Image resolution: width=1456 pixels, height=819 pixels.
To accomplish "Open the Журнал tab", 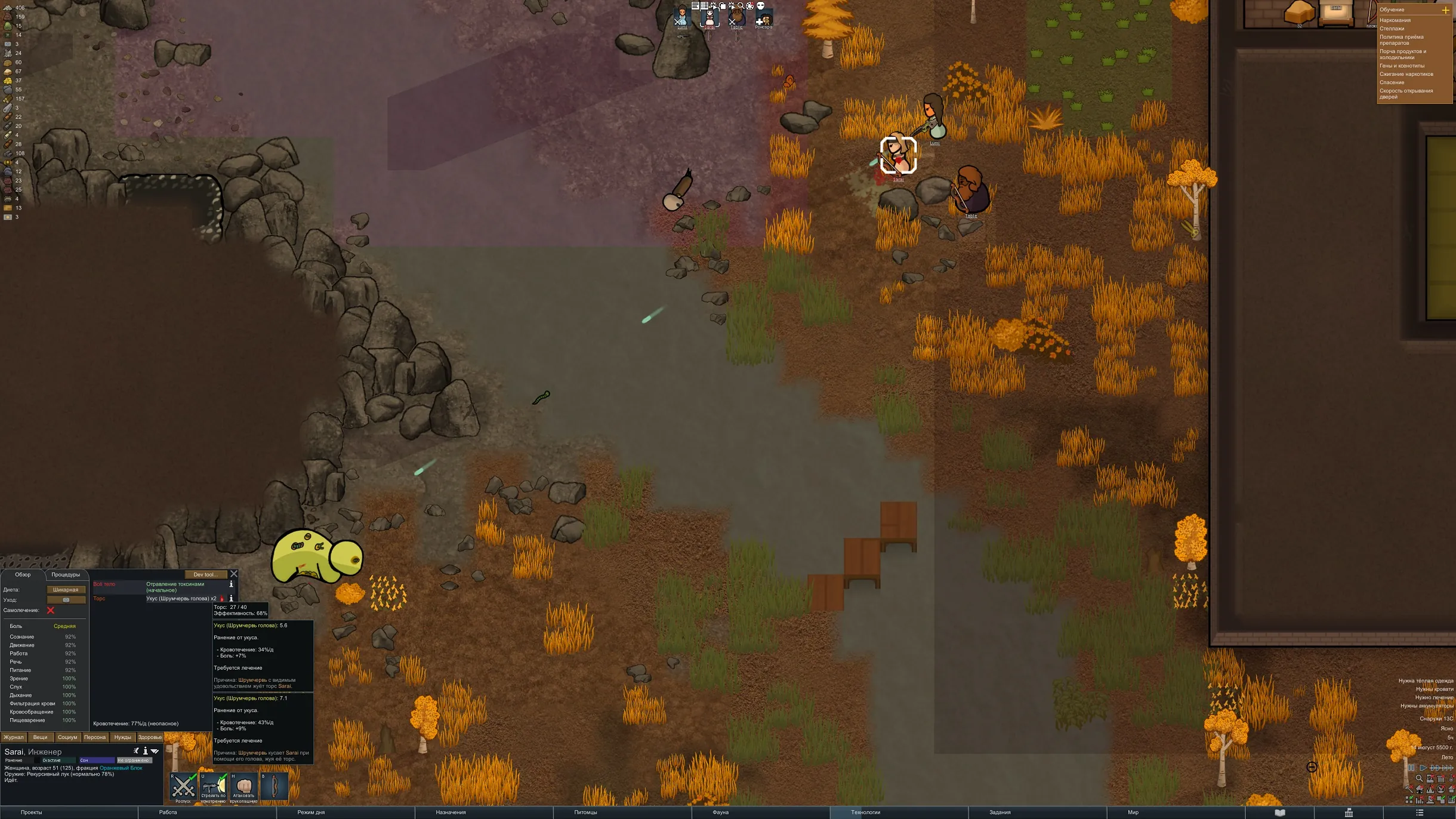I will click(14, 737).
